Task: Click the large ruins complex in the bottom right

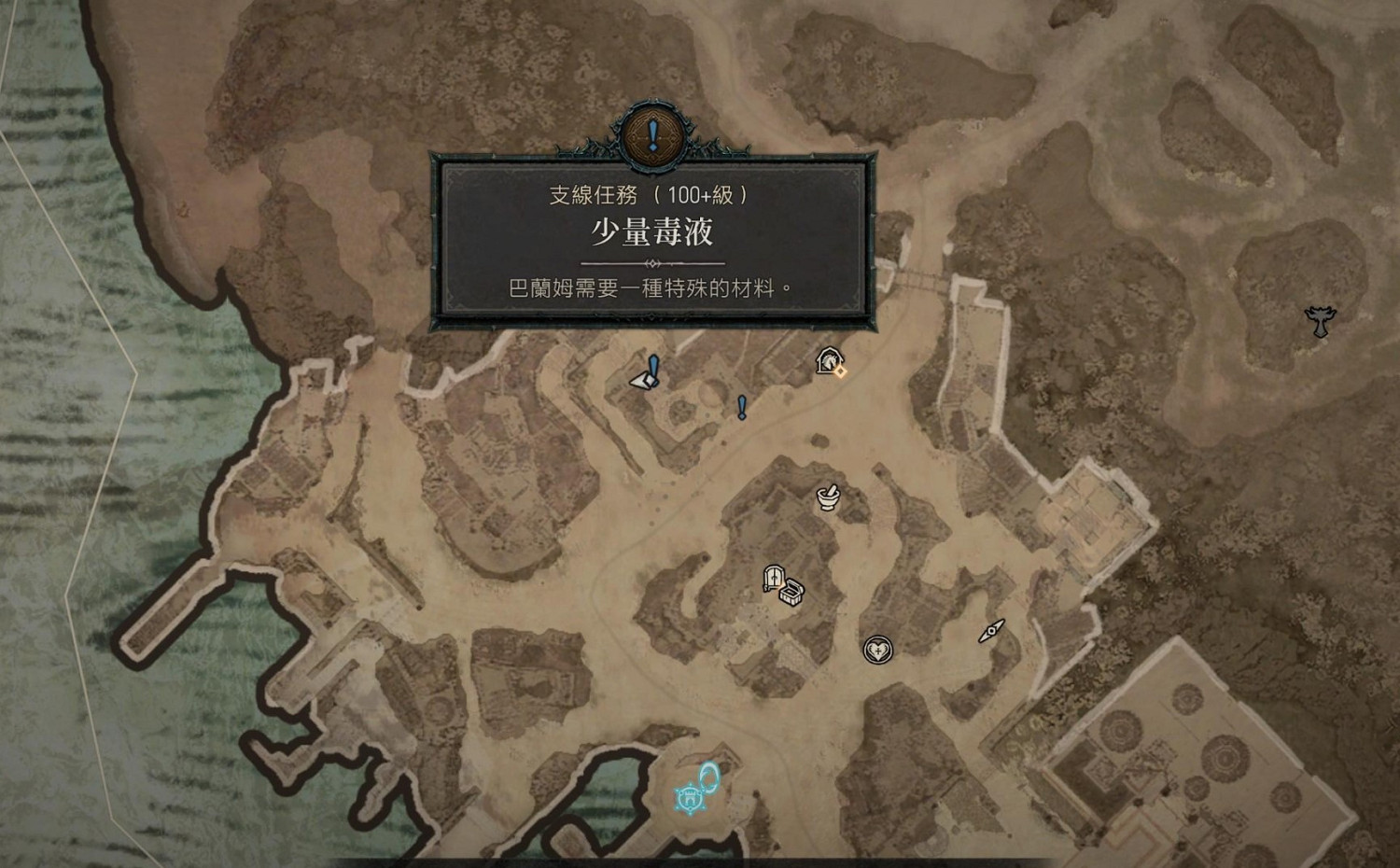Action: click(x=1195, y=775)
